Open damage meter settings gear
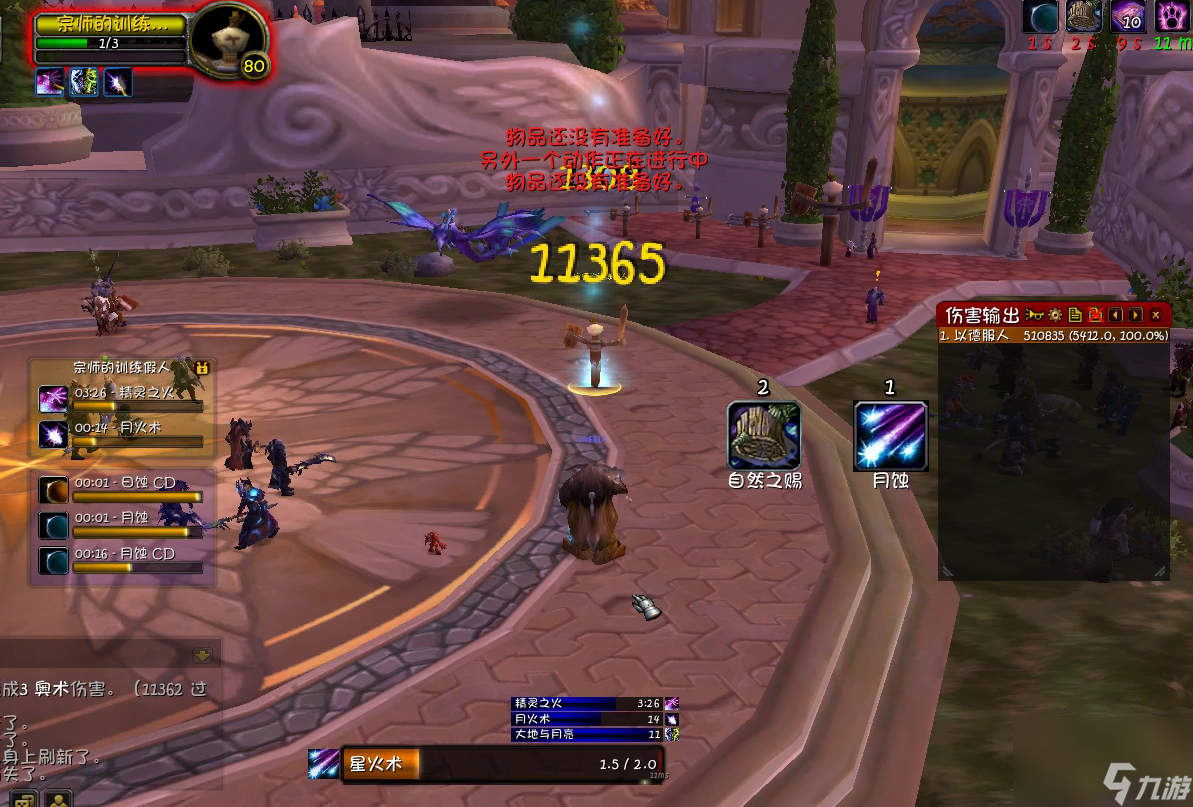1193x807 pixels. (1055, 315)
